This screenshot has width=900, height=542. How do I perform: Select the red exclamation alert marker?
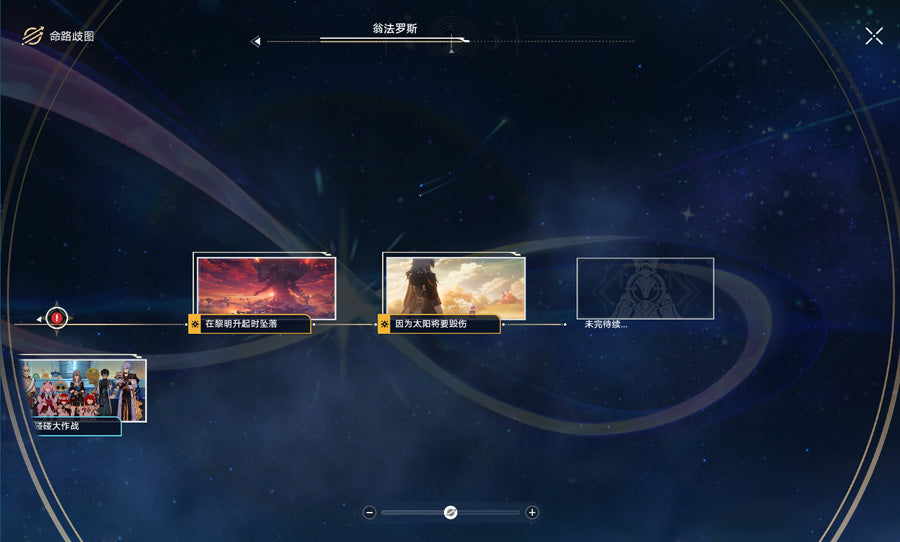click(x=57, y=318)
